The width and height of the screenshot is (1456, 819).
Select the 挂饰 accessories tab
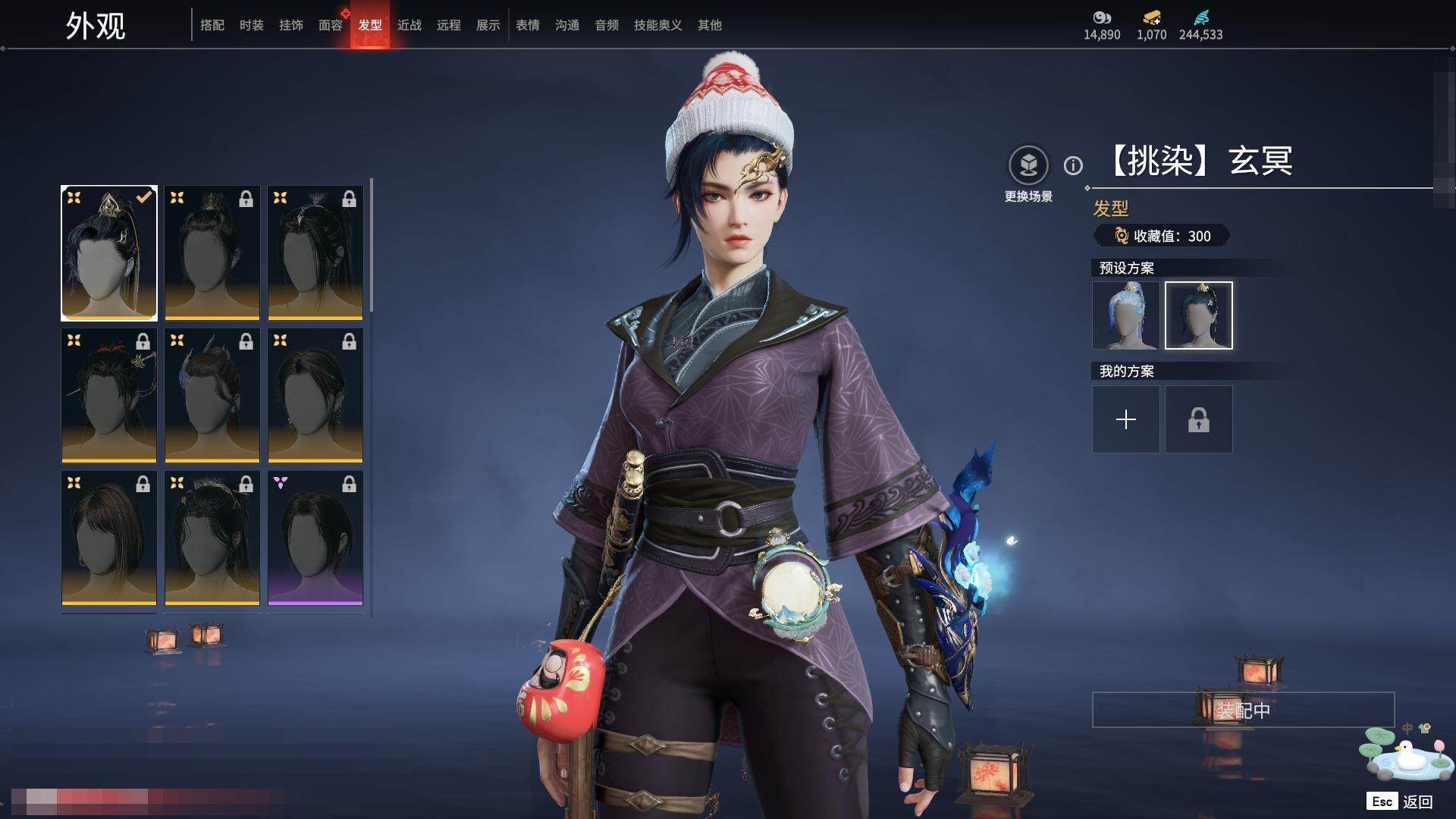[291, 25]
